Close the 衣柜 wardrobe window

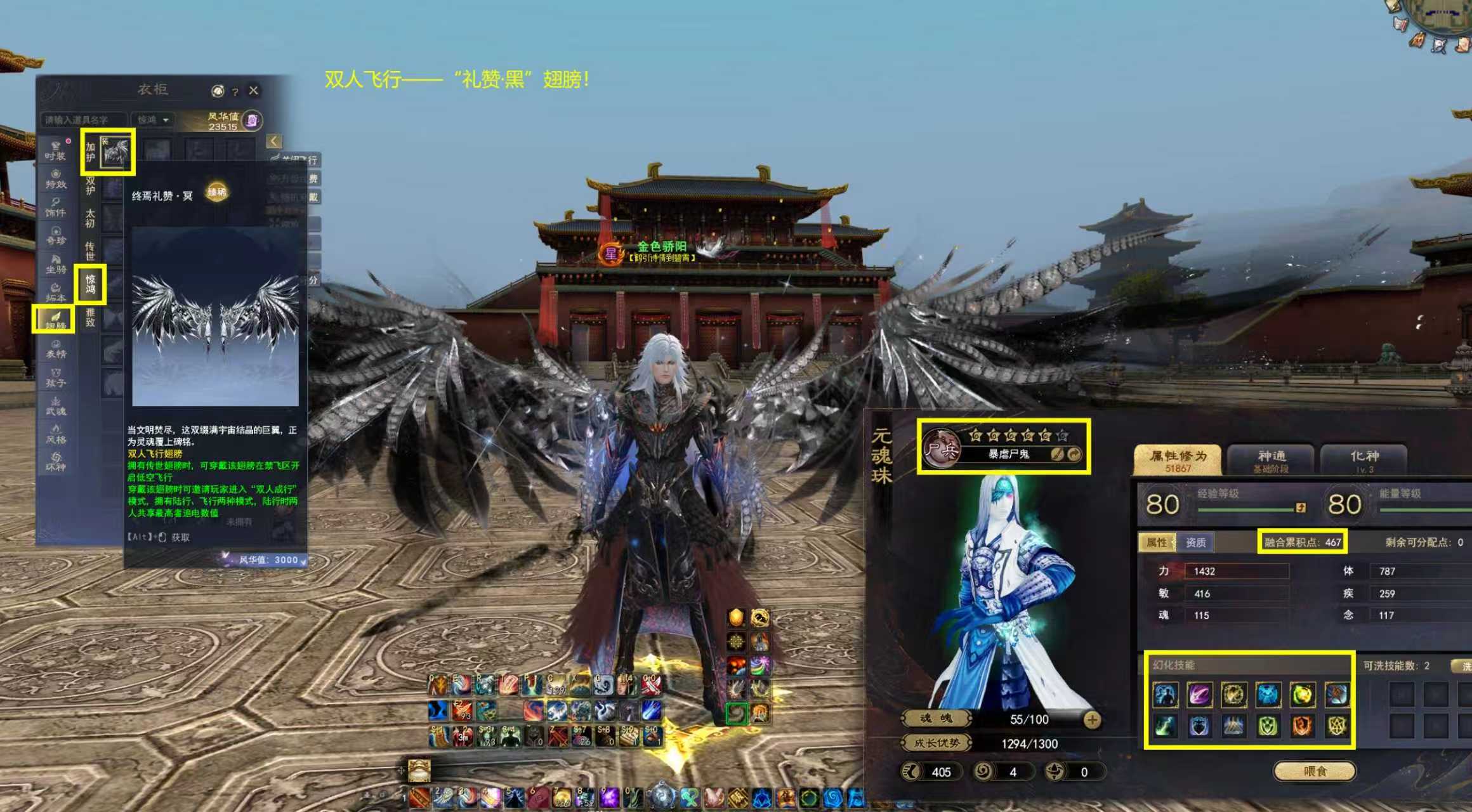point(253,91)
